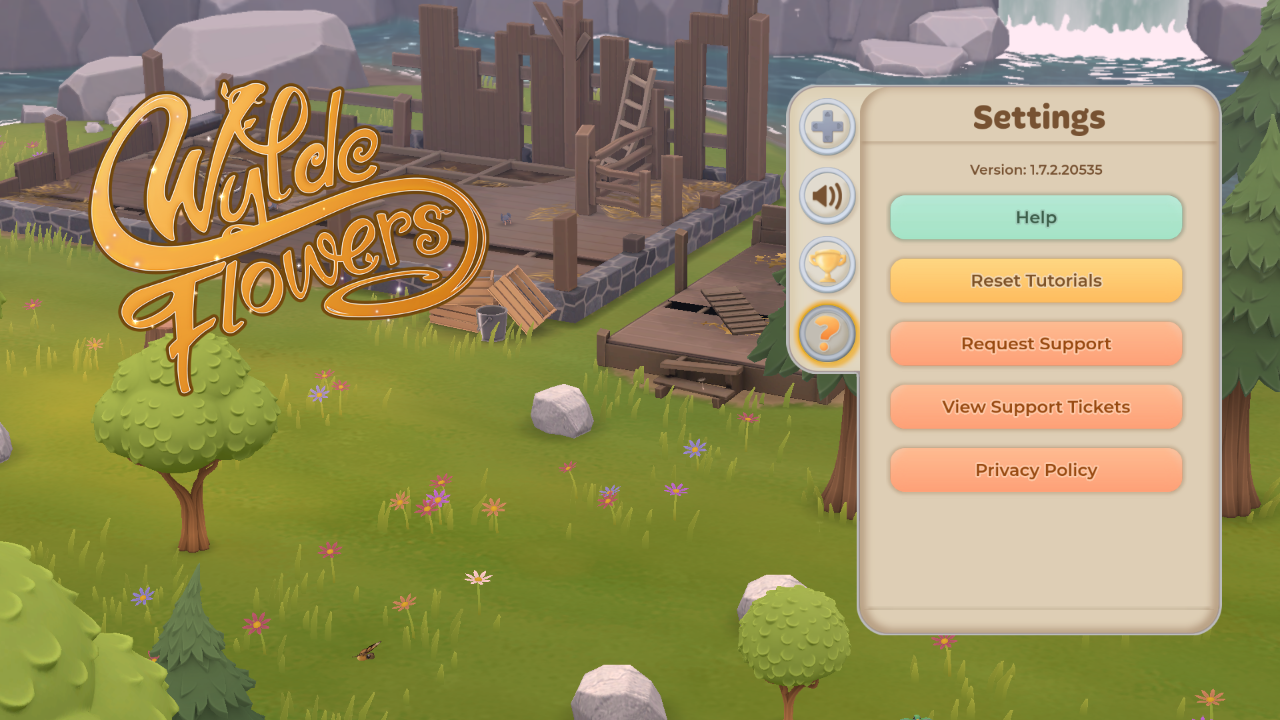Choose Request Support
Screen dimensions: 1280x720
pyautogui.click(x=1036, y=343)
